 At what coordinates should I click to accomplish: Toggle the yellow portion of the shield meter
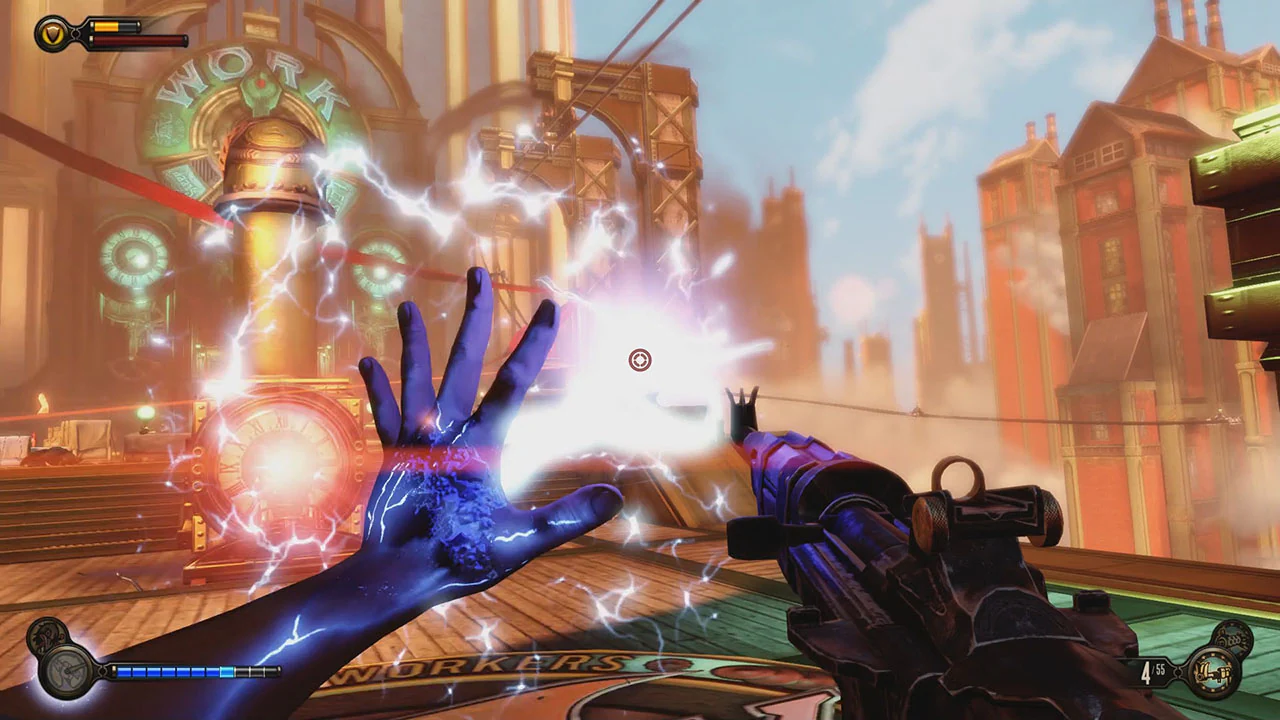click(107, 27)
